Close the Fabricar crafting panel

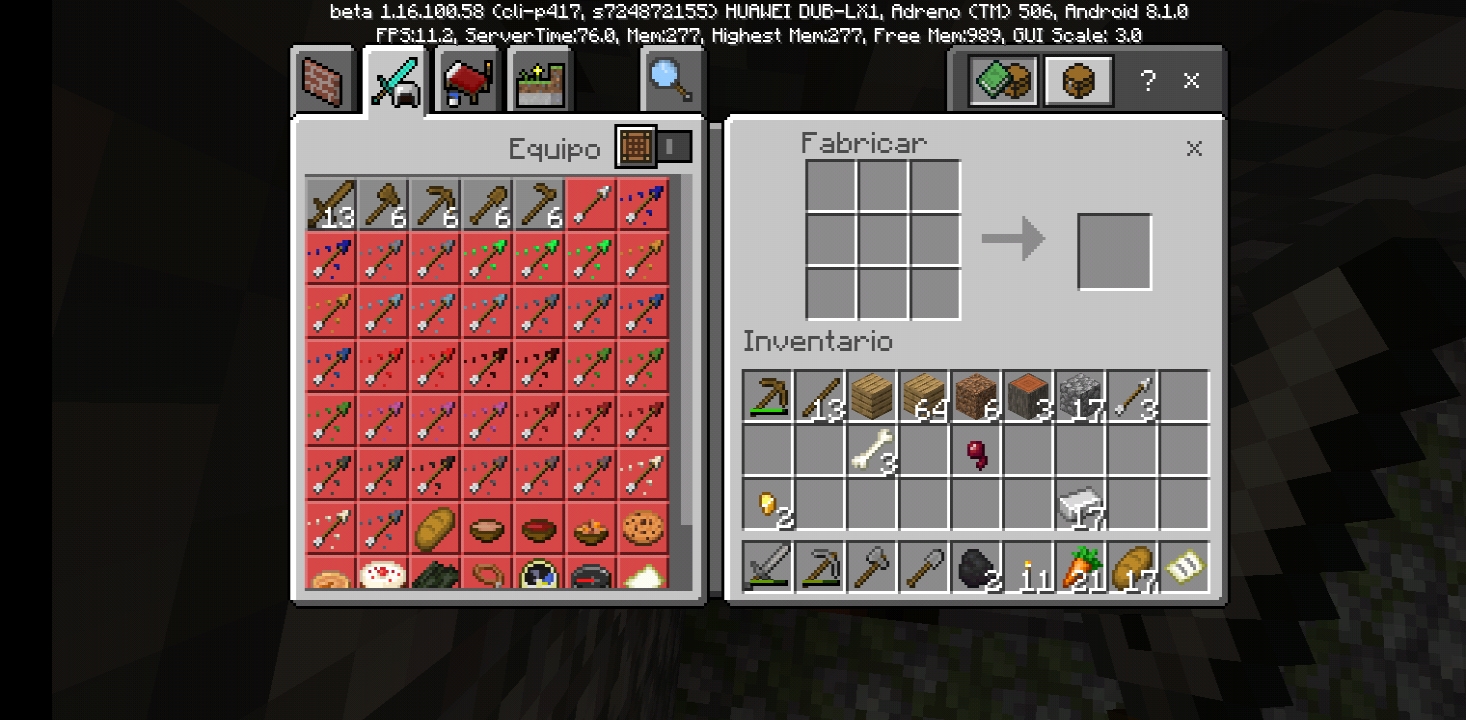pyautogui.click(x=1194, y=149)
